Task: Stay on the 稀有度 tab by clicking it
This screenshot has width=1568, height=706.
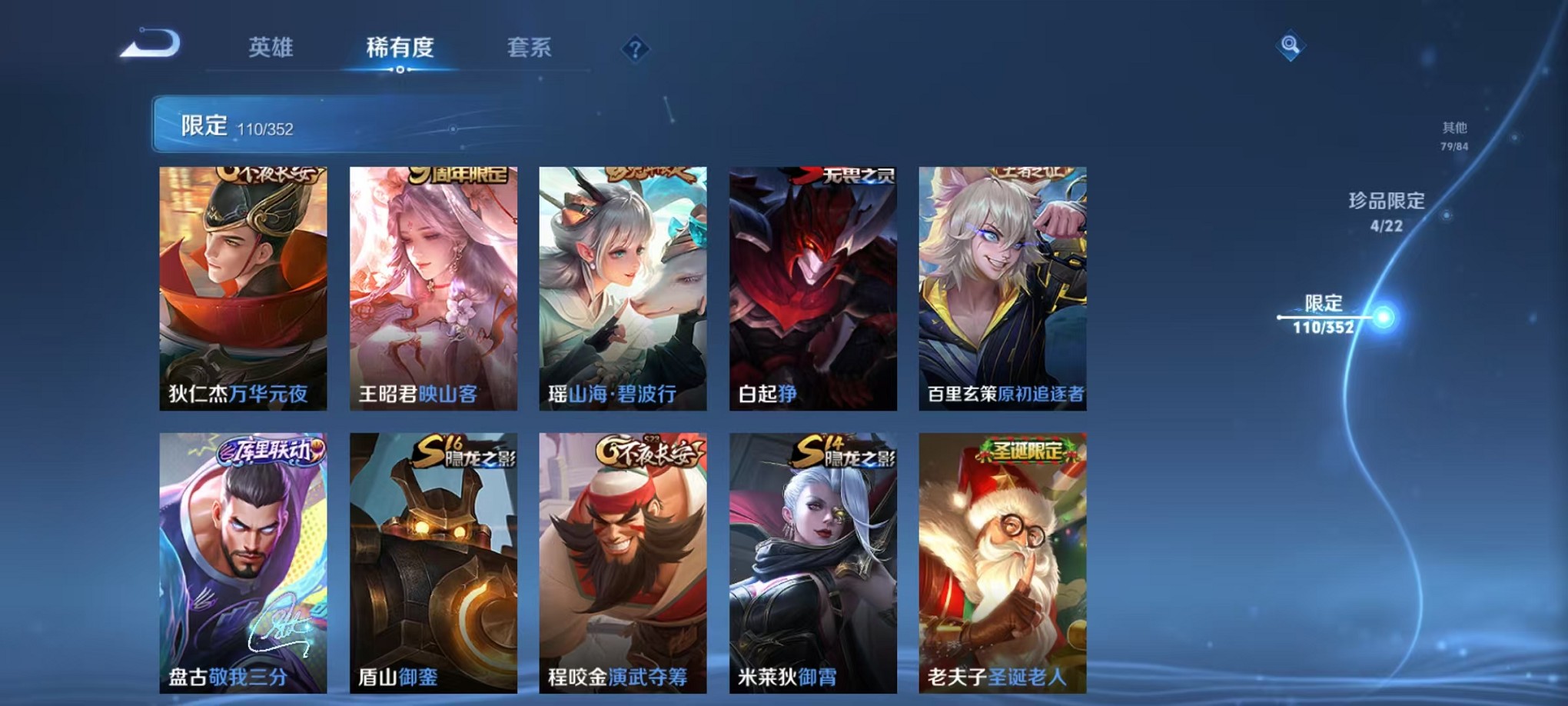Action: pyautogui.click(x=399, y=48)
